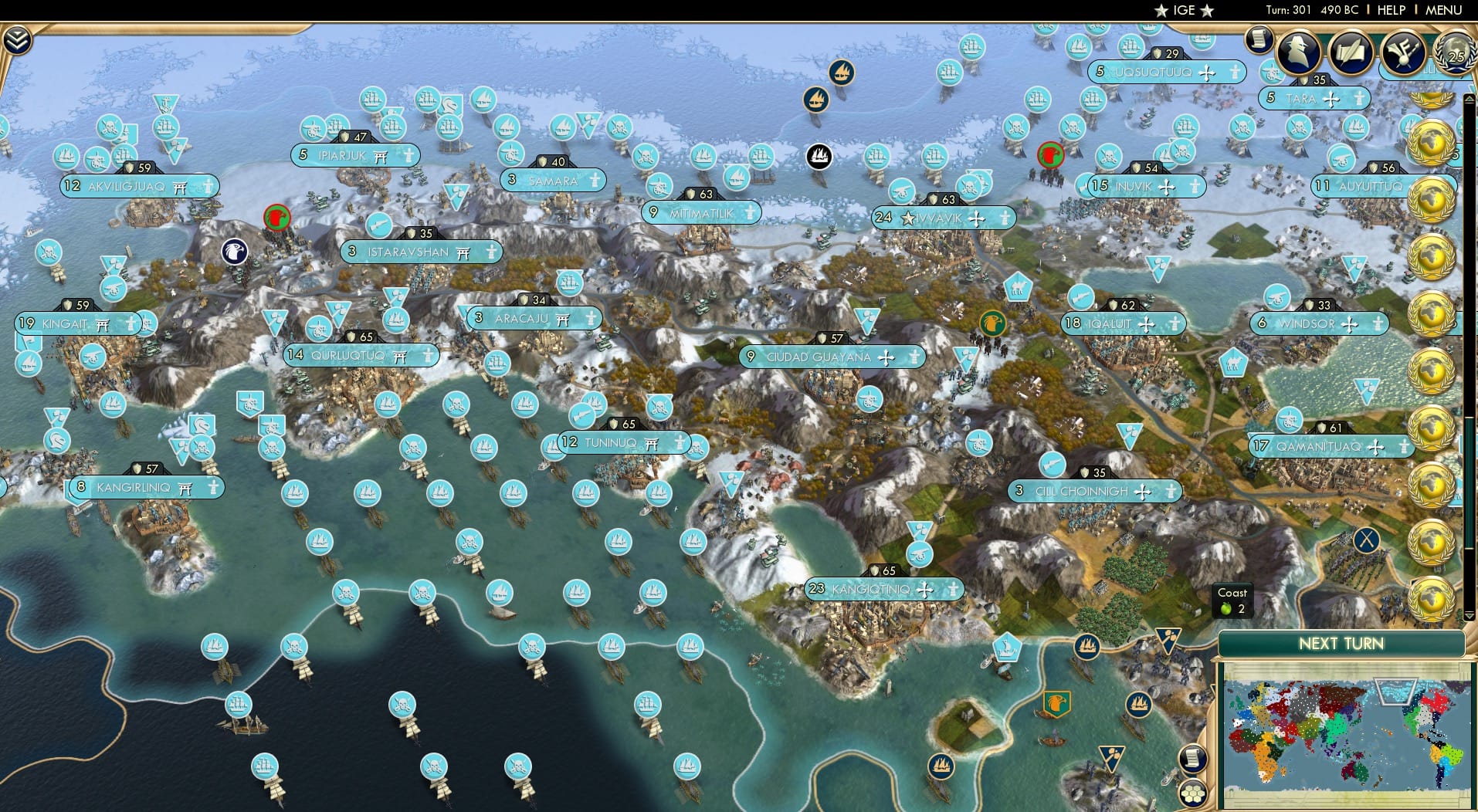This screenshot has width=1478, height=812.
Task: Open the HELP item in the top bar
Action: pyautogui.click(x=1390, y=10)
